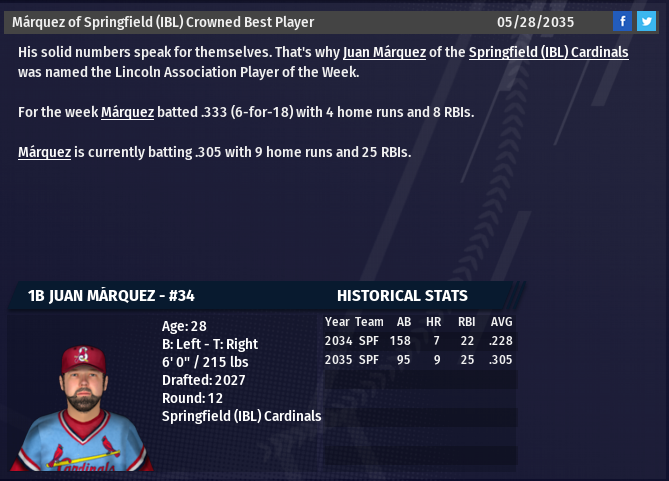Click Márquez link in current batting sentence
This screenshot has height=481, width=669.
point(44,152)
